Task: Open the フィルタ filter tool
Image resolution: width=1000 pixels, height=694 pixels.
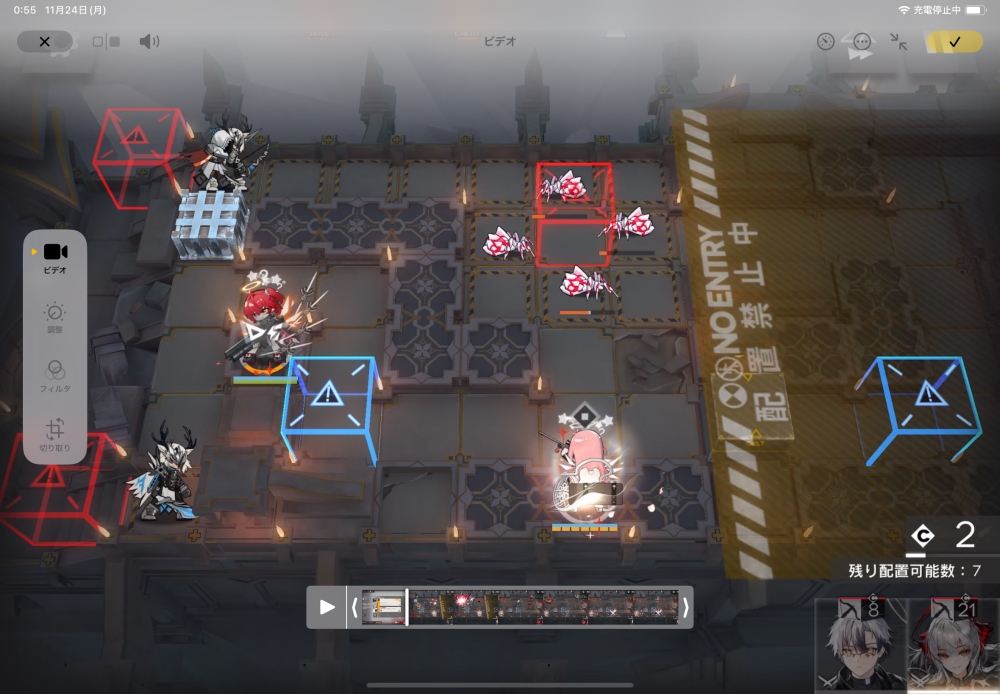Action: click(55, 376)
